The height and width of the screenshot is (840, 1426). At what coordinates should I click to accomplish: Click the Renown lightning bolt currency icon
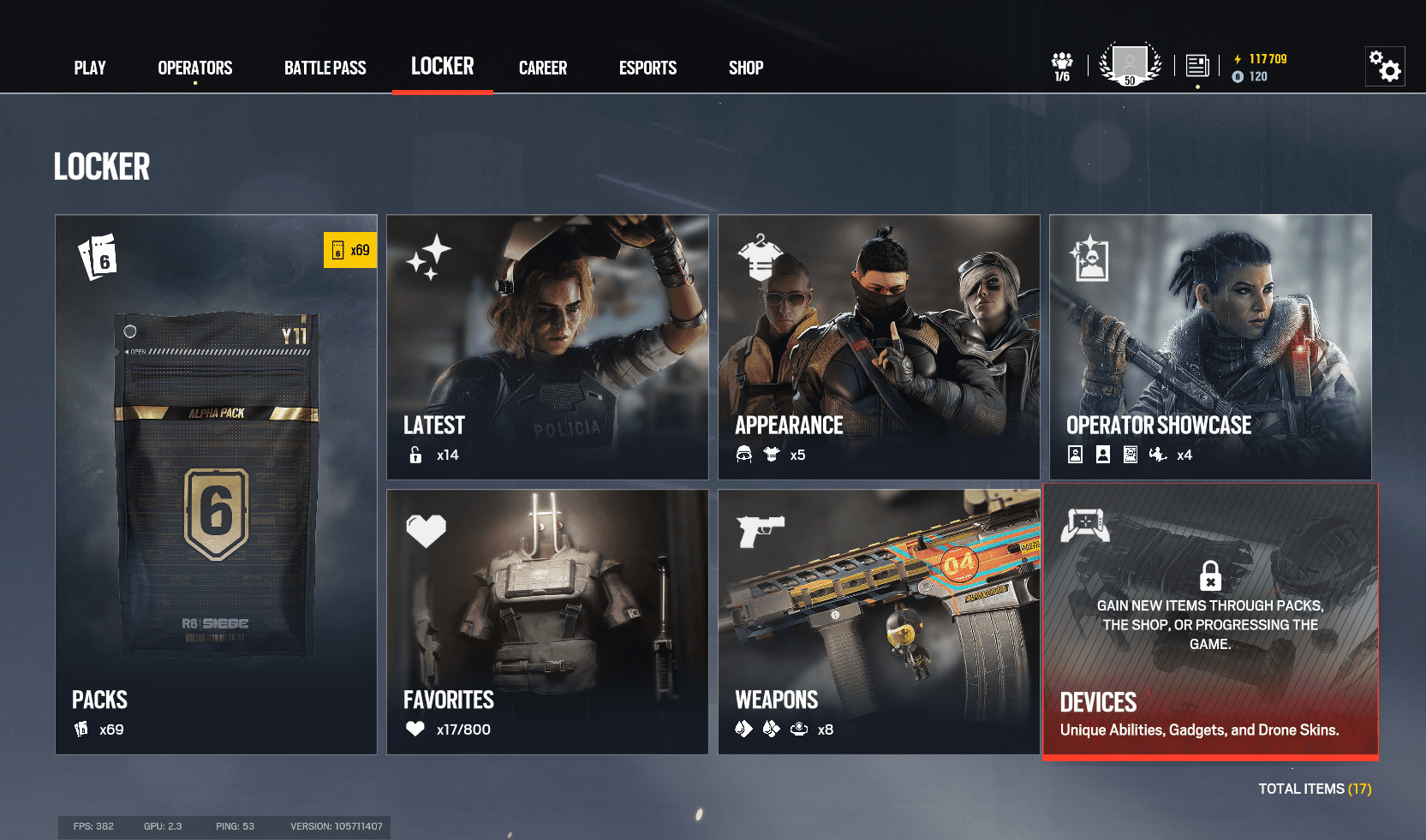click(x=1237, y=59)
